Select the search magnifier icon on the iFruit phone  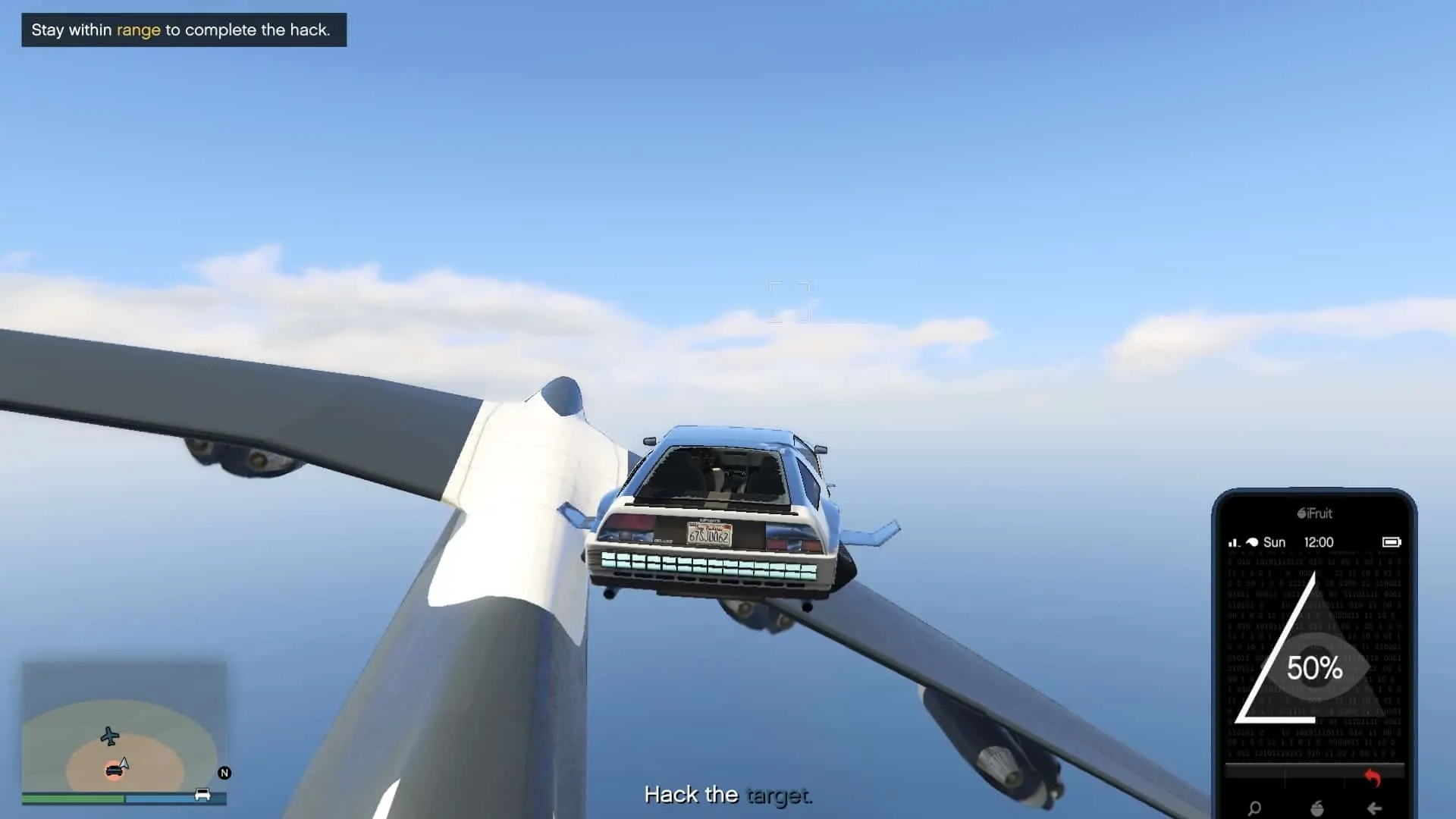point(1255,810)
